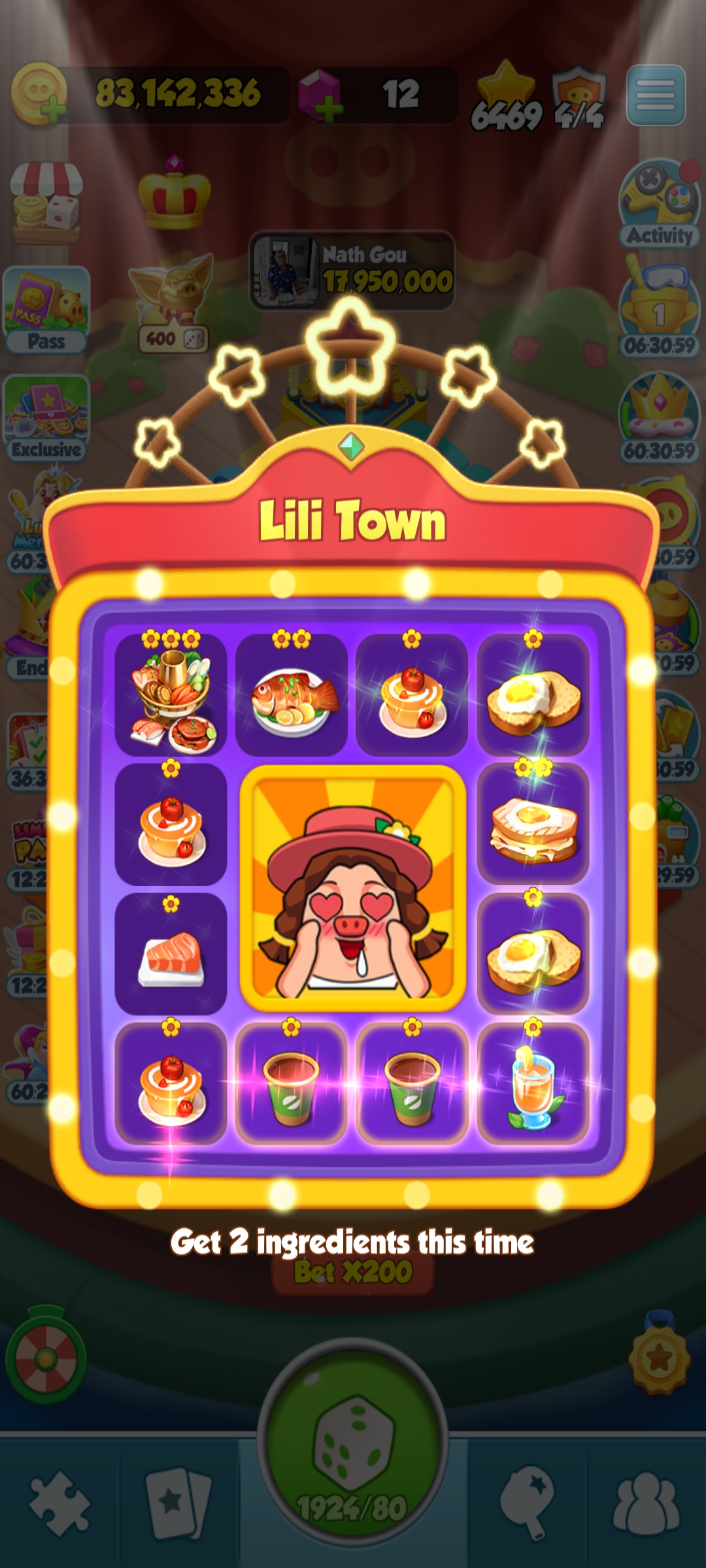Open the shop stall icon
Viewport: 706px width, 1568px height.
point(46,203)
